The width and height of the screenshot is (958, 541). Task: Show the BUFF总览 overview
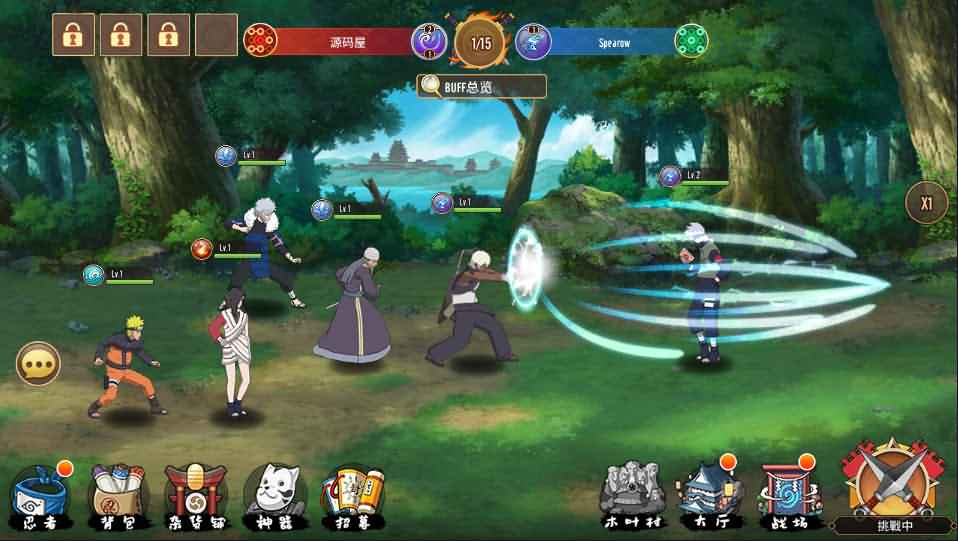[482, 86]
